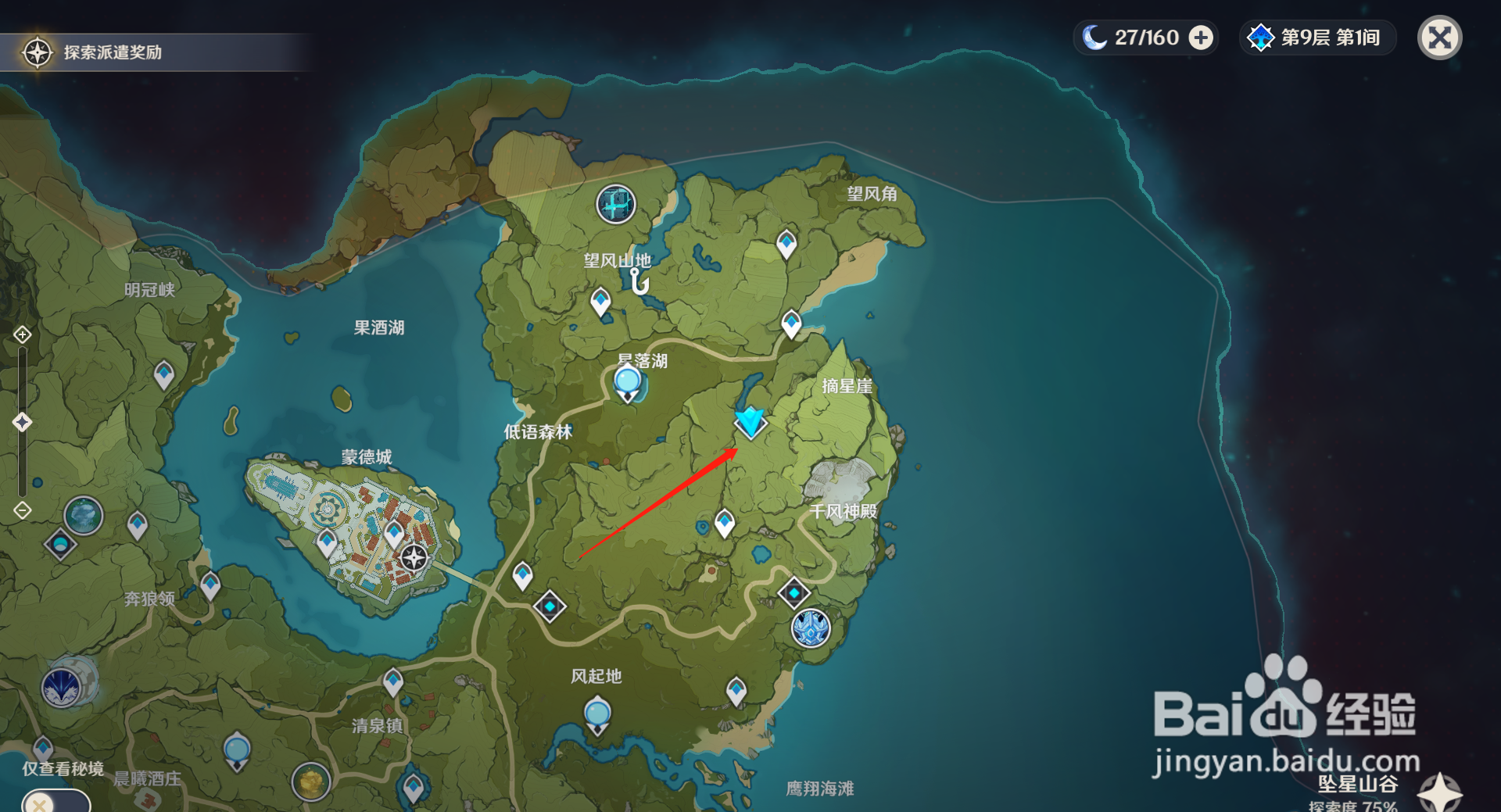Click the plus button beside 27/160 resin count
Image resolution: width=1501 pixels, height=812 pixels.
1202,37
